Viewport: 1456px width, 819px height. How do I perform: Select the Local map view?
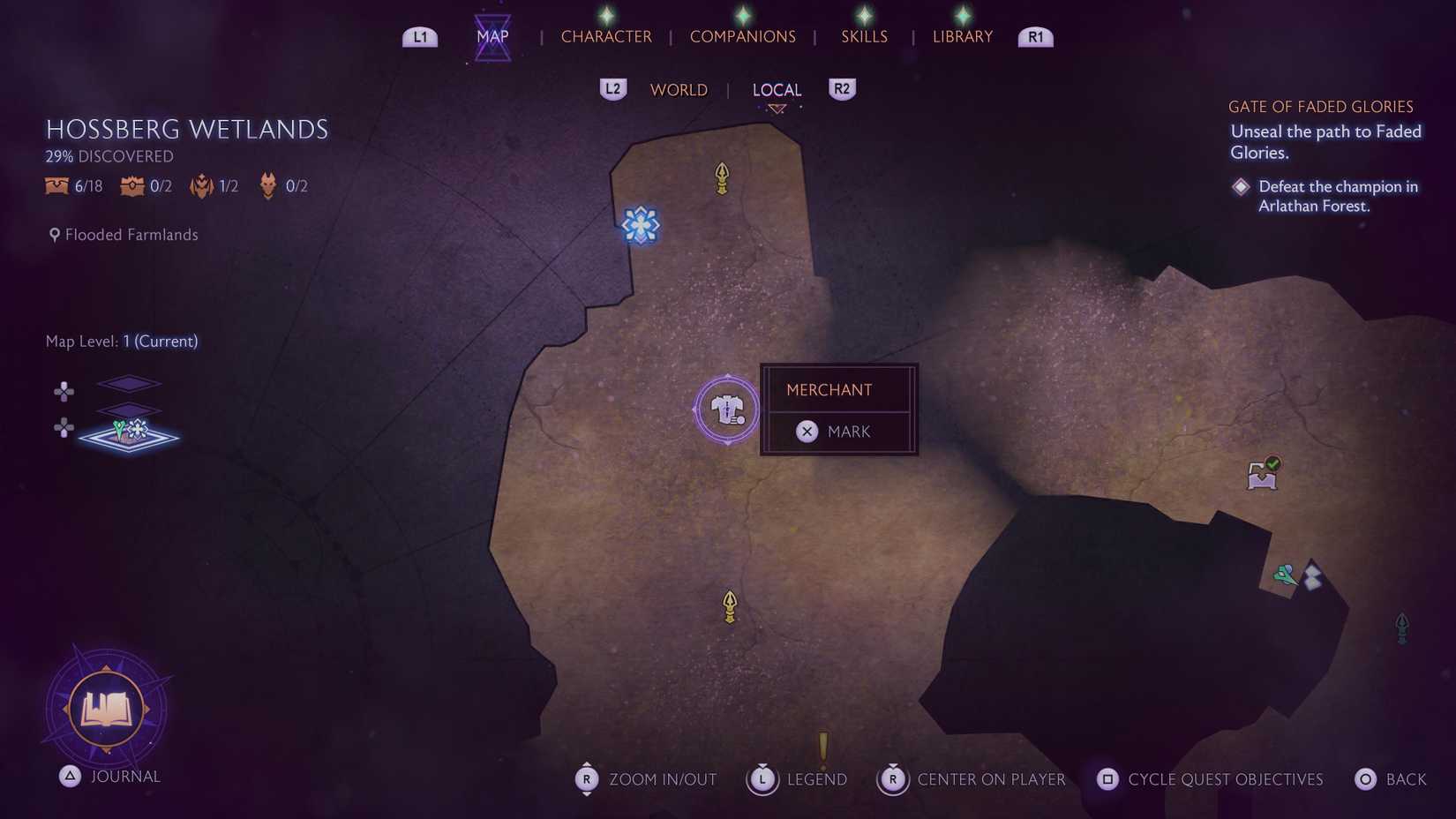pos(777,90)
